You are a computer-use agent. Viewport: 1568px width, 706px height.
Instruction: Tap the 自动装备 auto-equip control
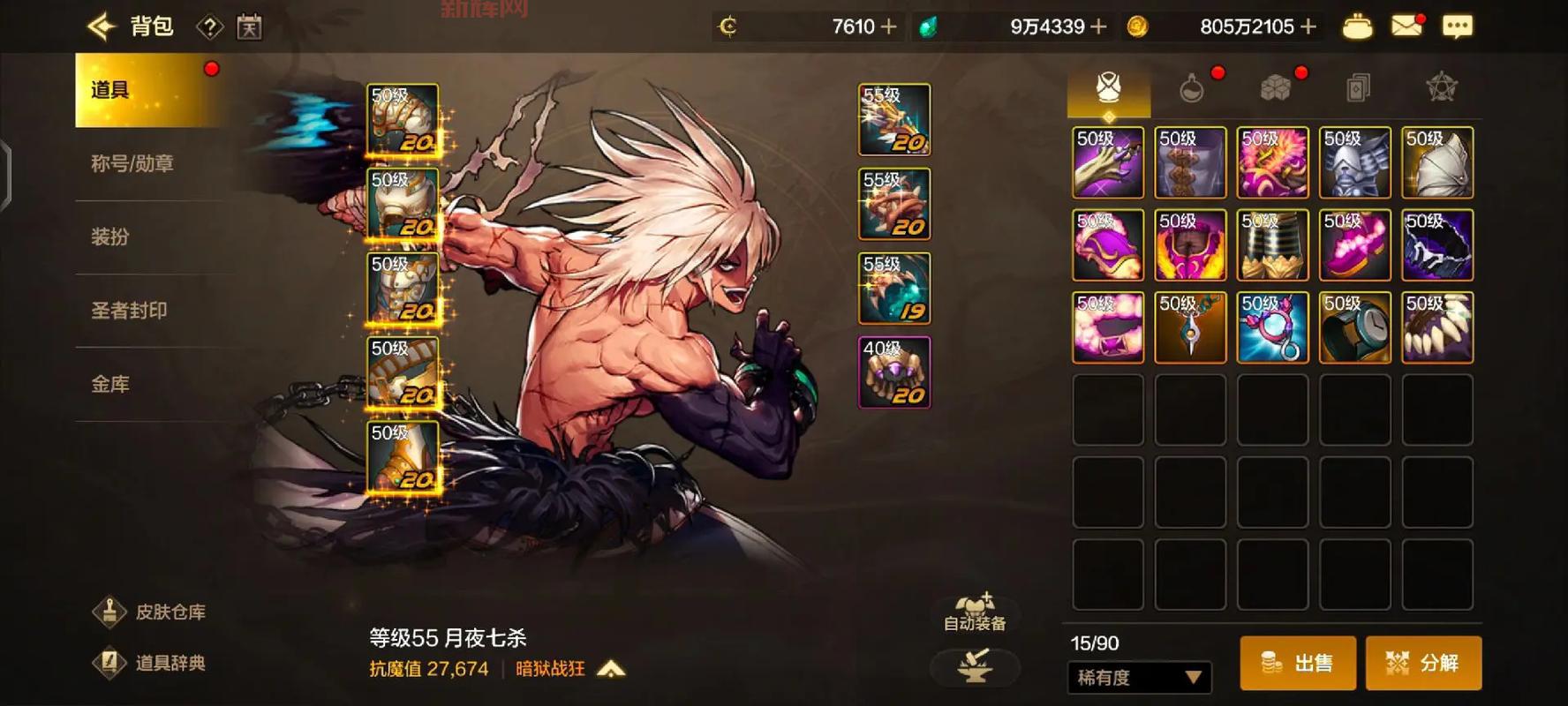(x=976, y=612)
